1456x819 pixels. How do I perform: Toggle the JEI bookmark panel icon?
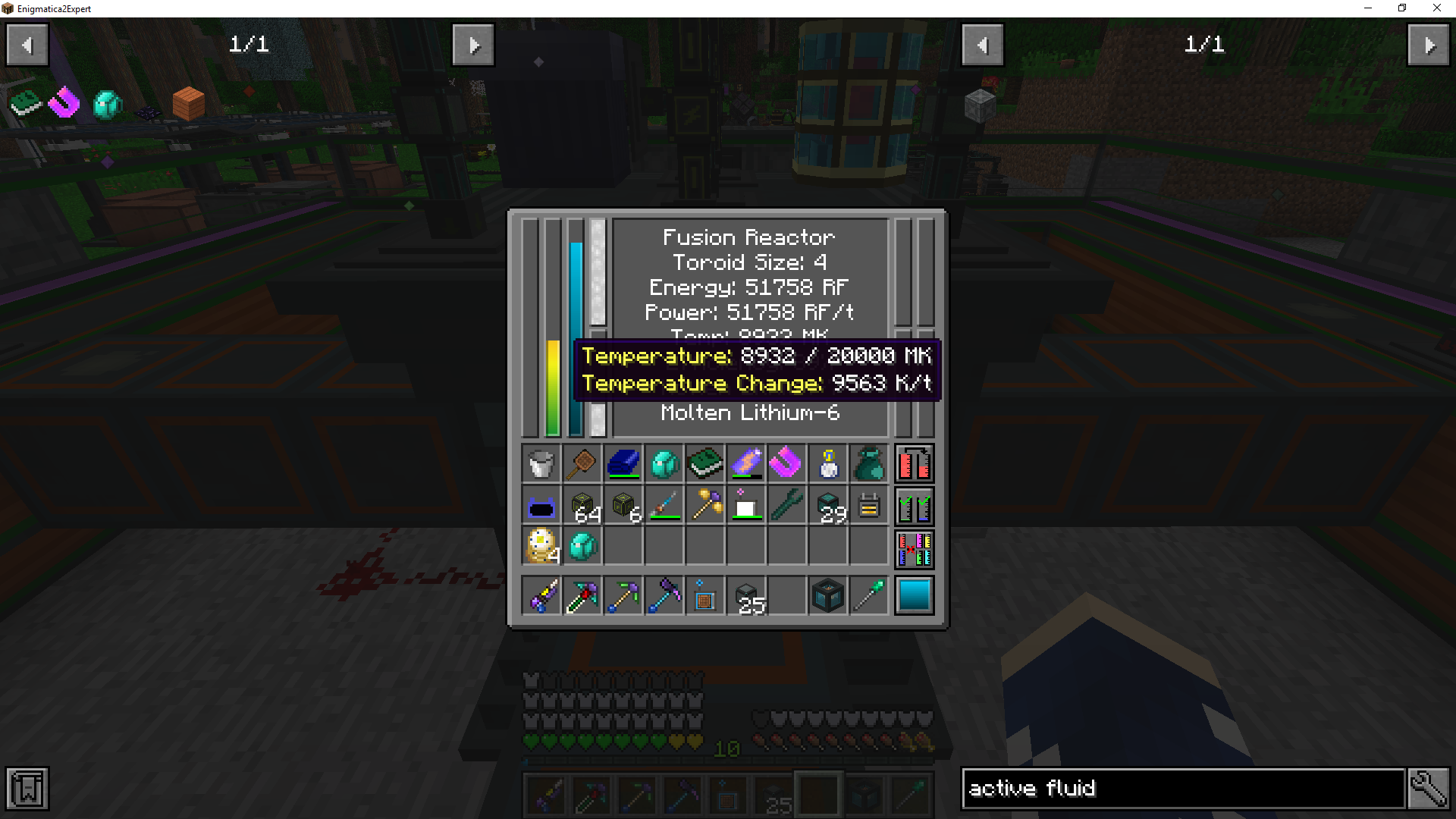click(27, 789)
